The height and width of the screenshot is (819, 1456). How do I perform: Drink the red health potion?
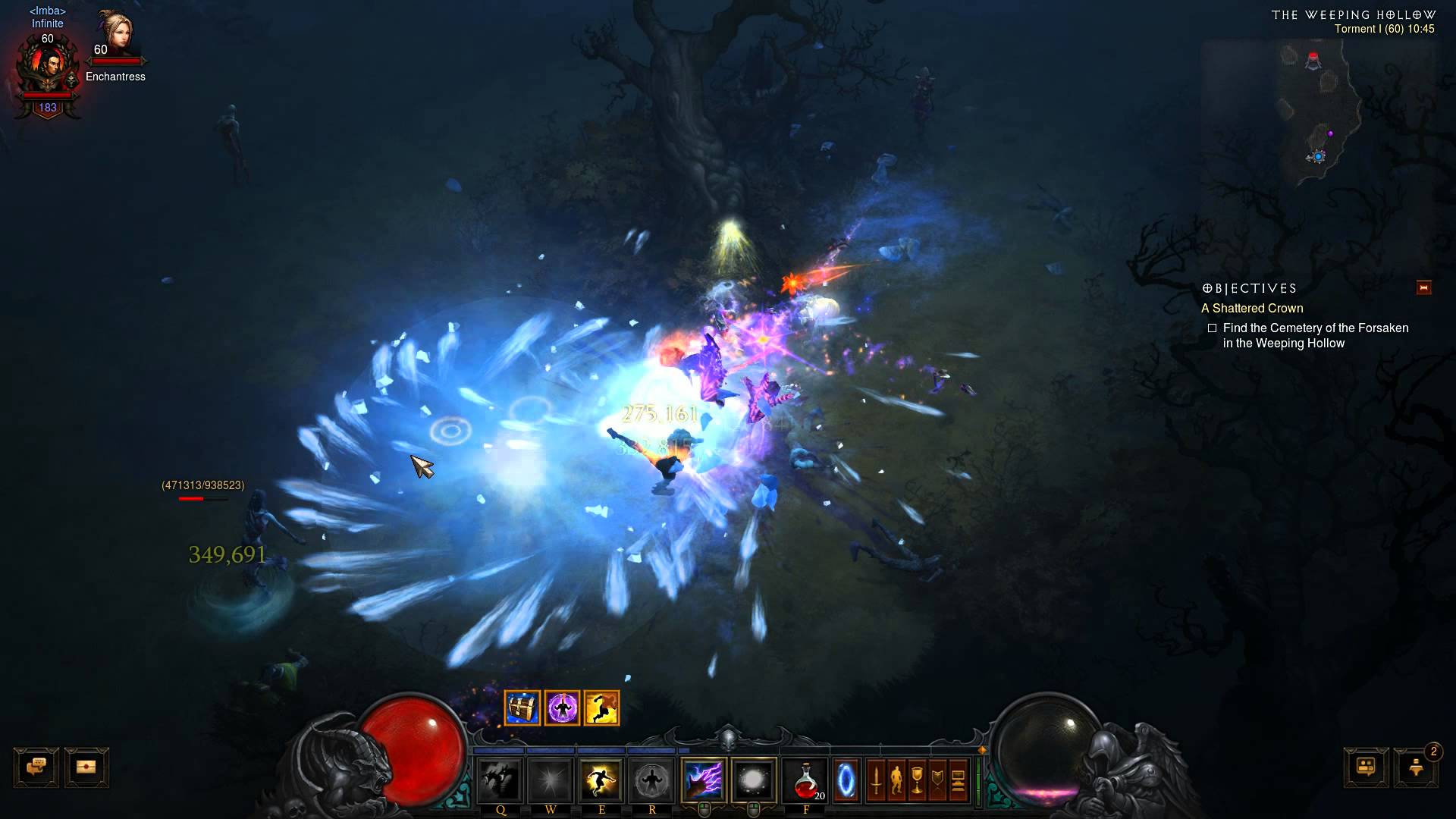805,780
